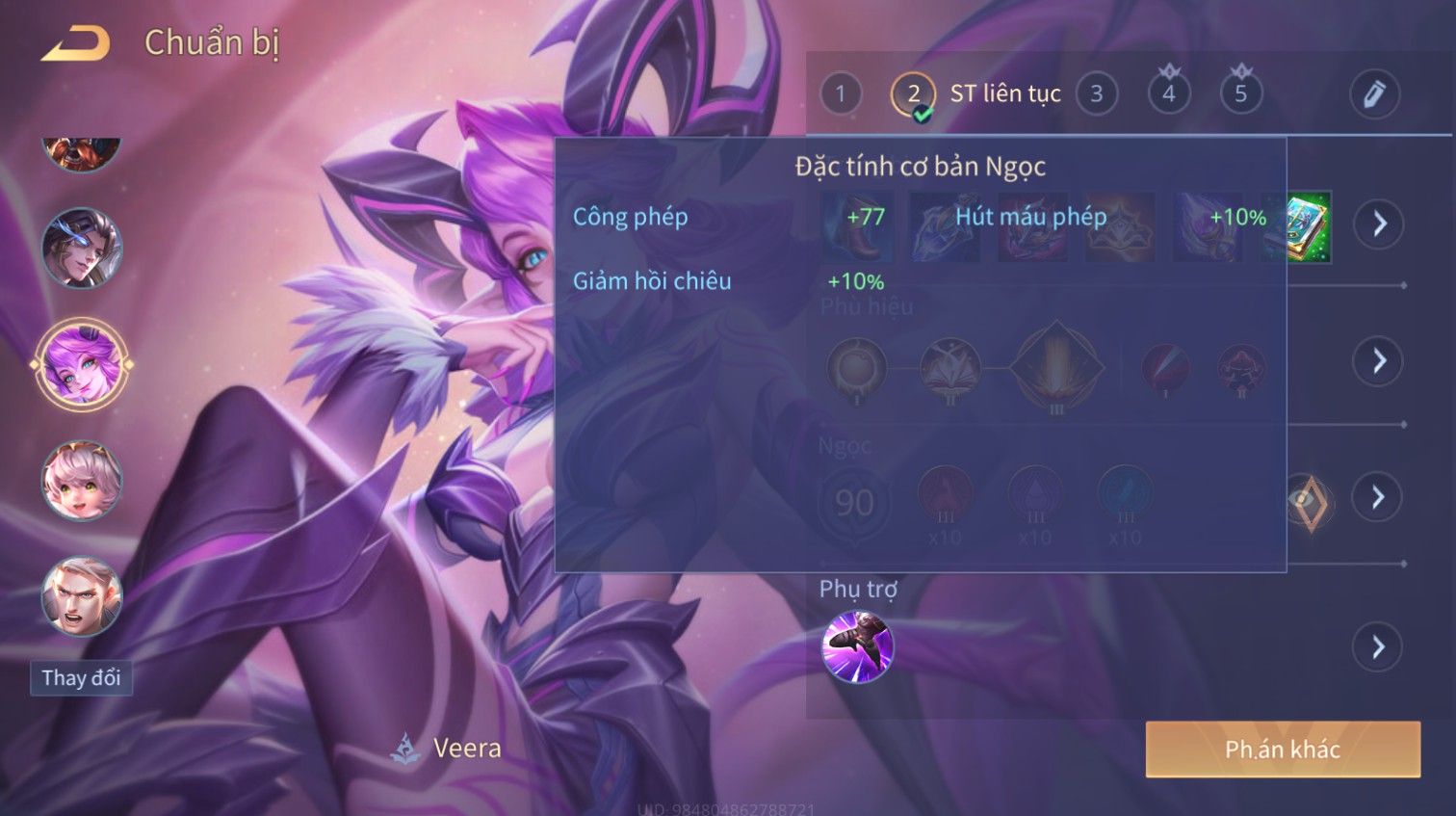This screenshot has height=816, width=1456.
Task: Select the purple-haired Veera portrait
Action: (82, 365)
